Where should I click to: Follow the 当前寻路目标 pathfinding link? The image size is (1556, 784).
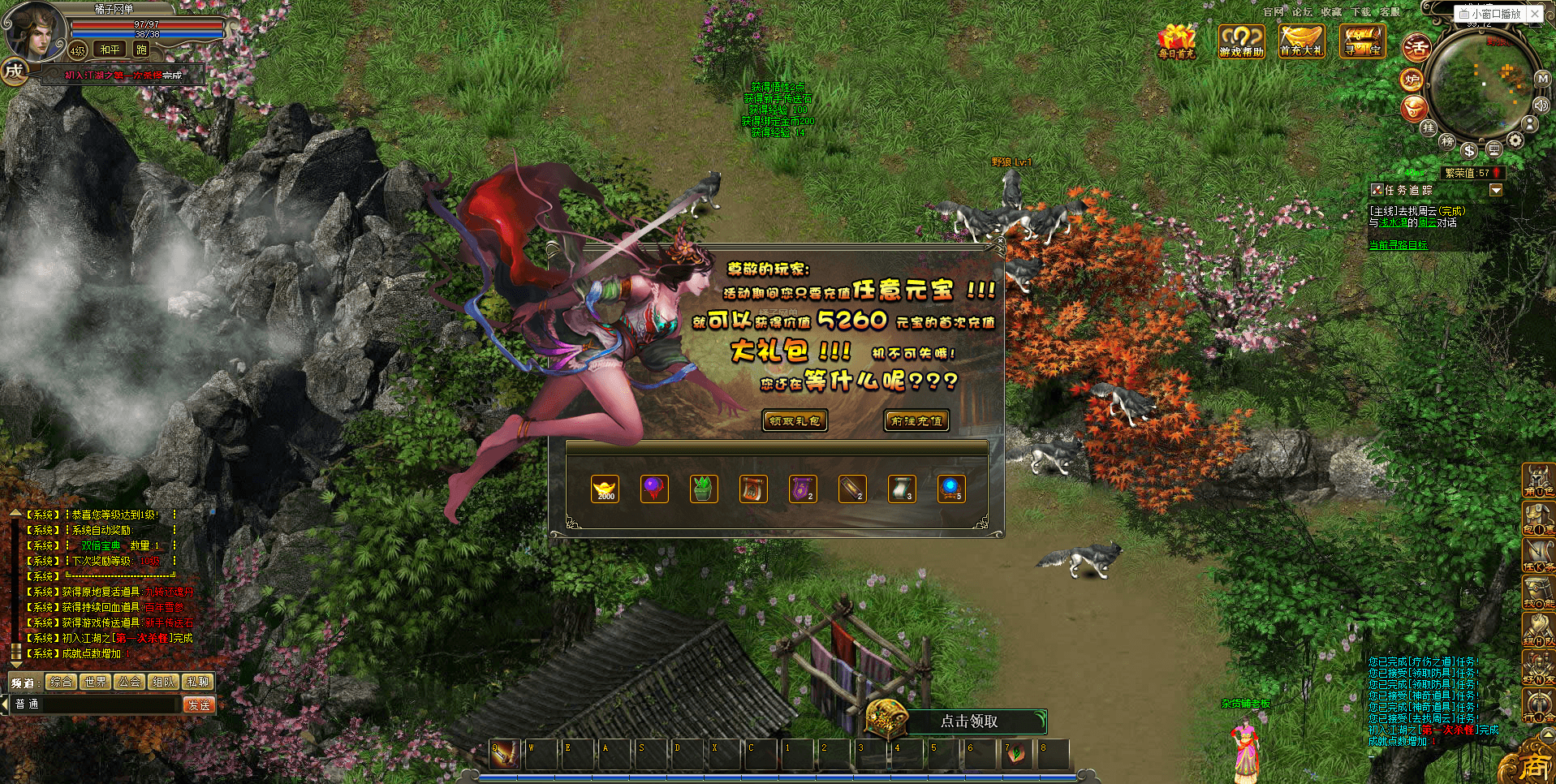(x=1398, y=245)
